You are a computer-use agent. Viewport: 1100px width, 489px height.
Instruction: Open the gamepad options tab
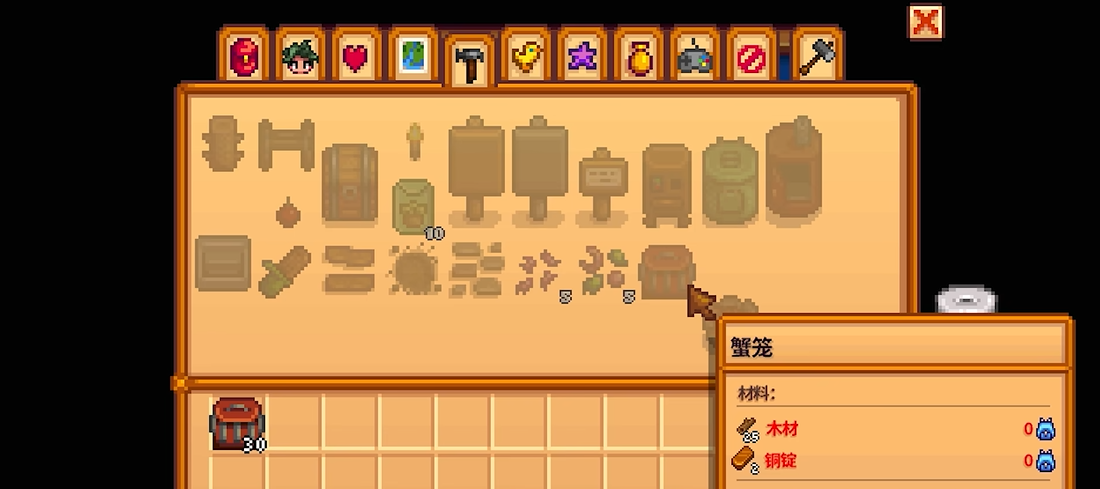pyautogui.click(x=693, y=56)
